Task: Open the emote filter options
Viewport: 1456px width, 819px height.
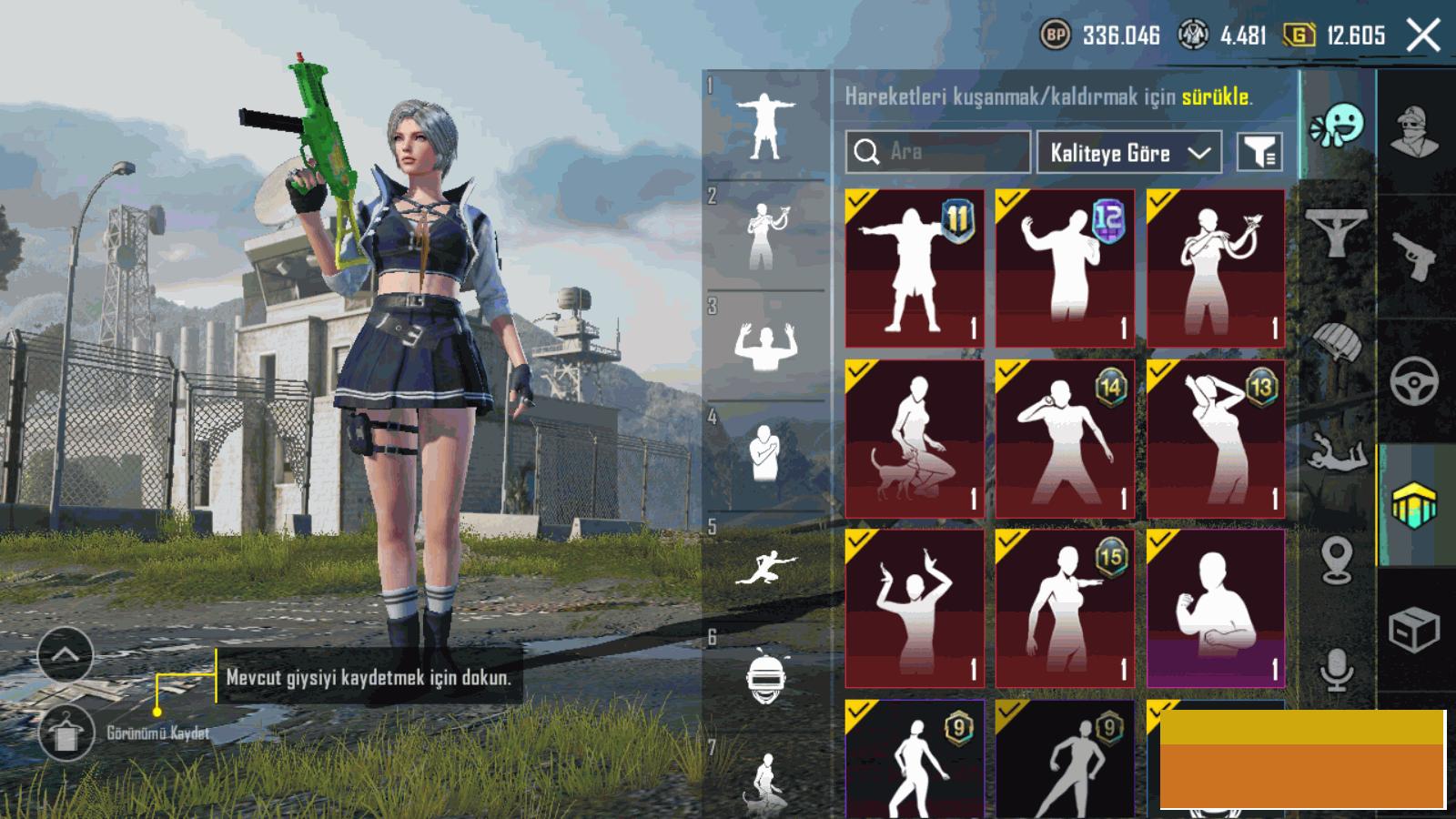Action: coord(1260,153)
